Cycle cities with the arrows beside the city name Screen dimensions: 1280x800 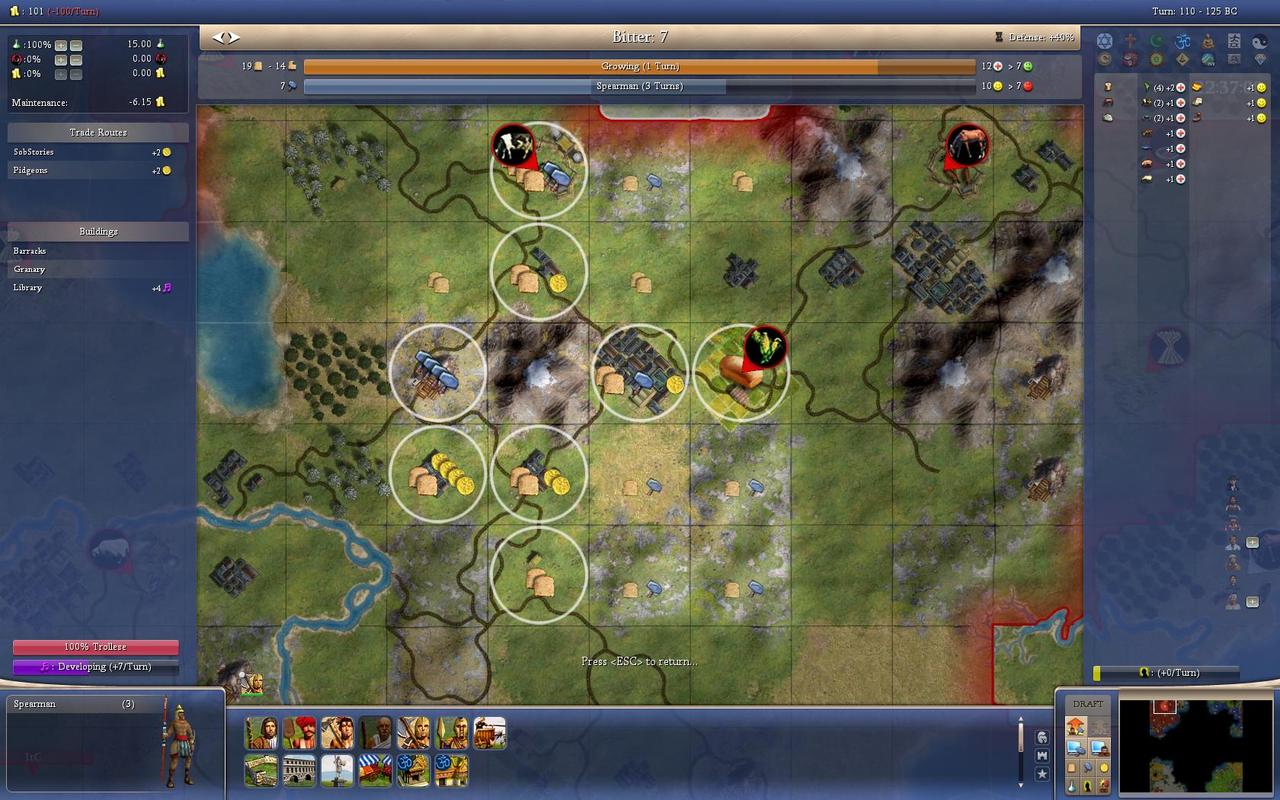click(227, 38)
